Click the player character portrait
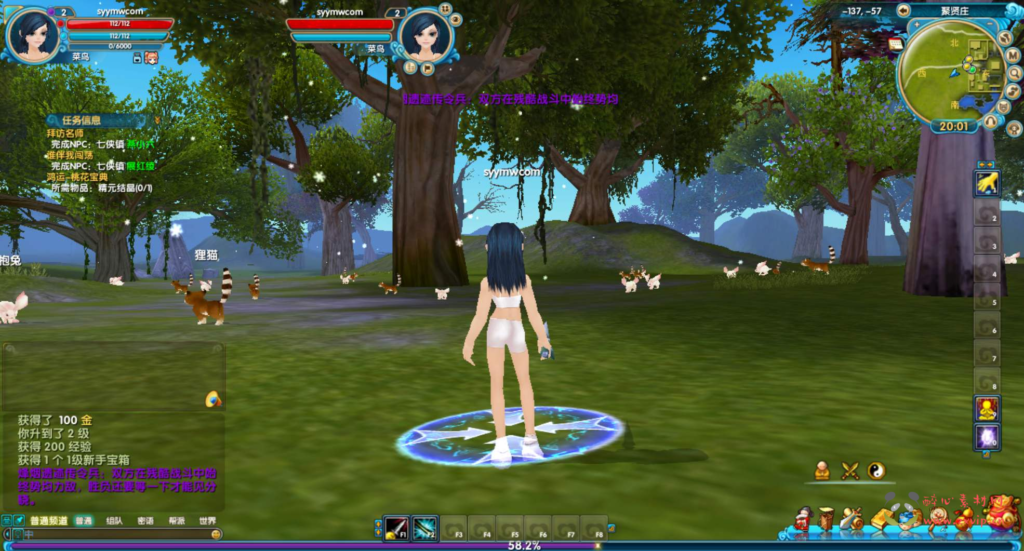1024x551 pixels. pos(31,34)
